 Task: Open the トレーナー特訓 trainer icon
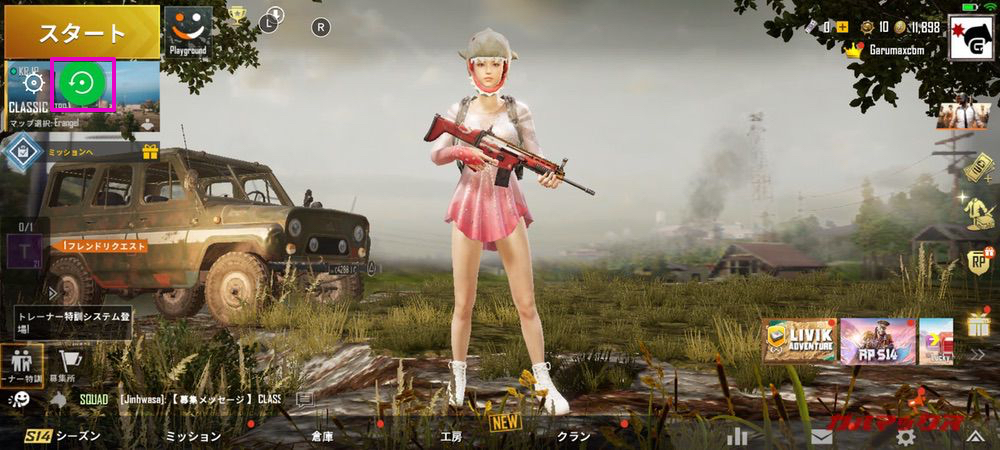tap(21, 364)
